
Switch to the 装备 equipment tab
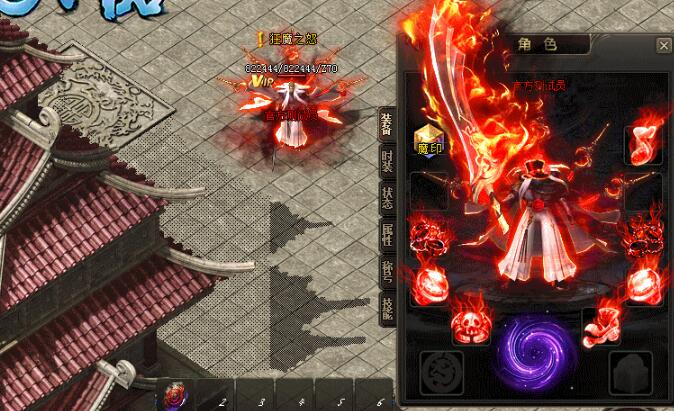386,125
